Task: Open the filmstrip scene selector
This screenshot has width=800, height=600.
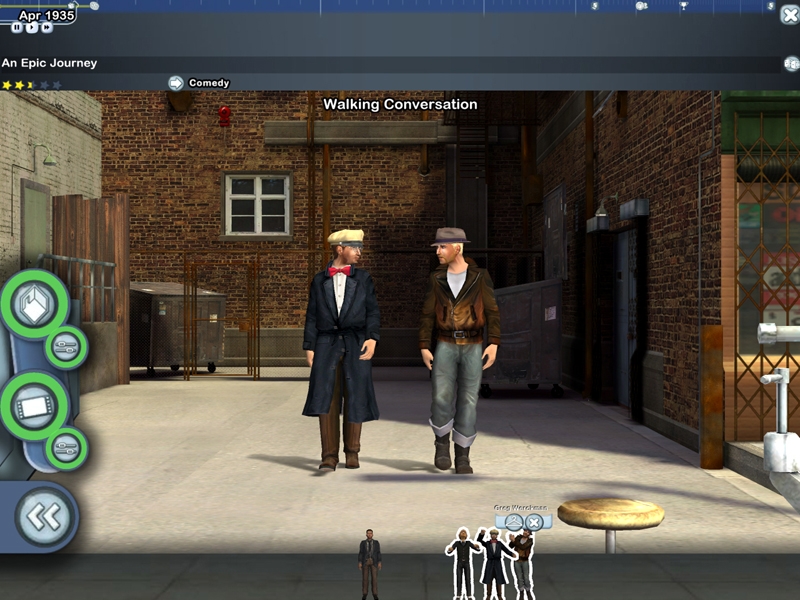Action: pyautogui.click(x=34, y=405)
